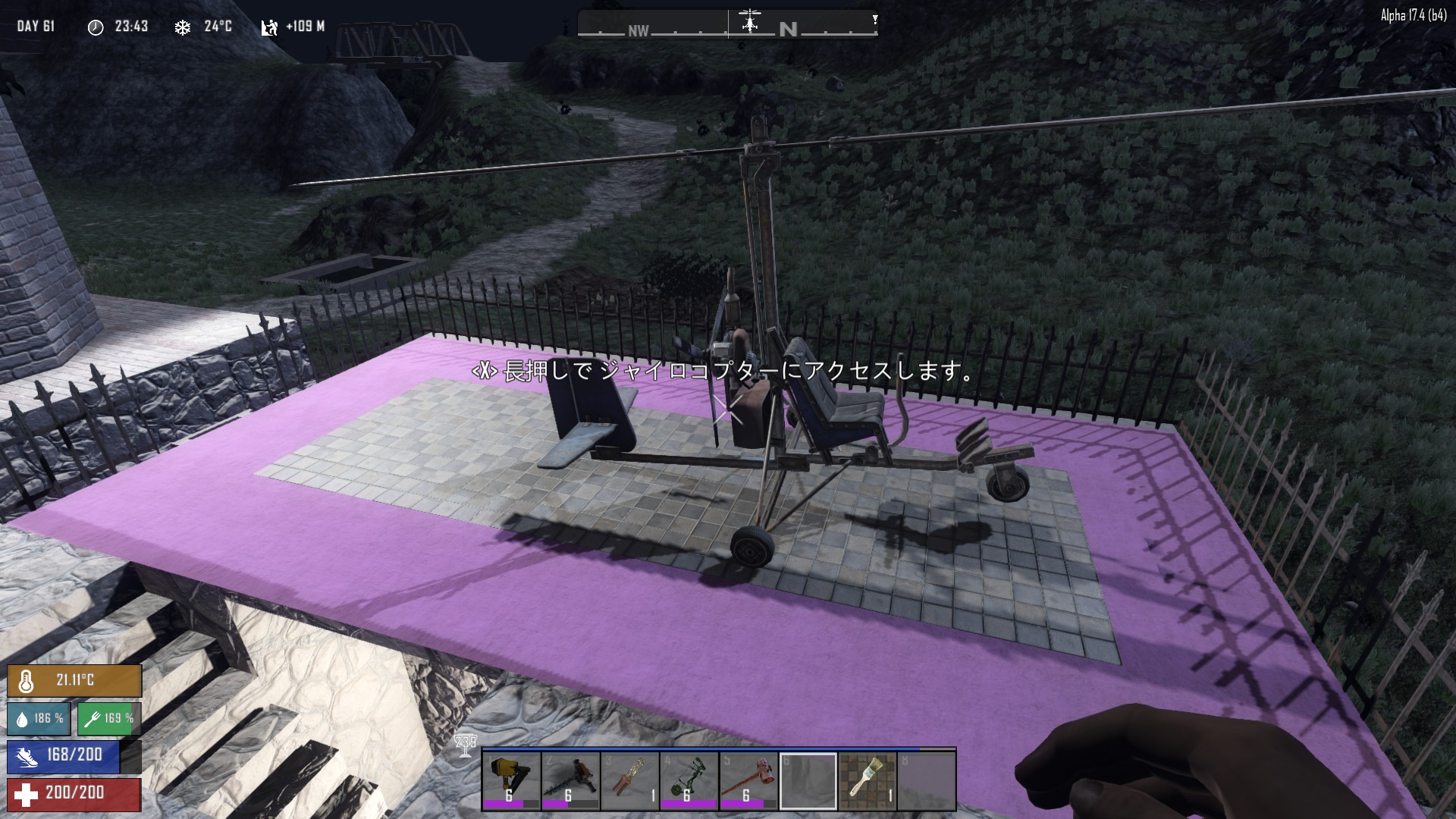Click the N marker on the compass
Screen dimensions: 1456x819
789,27
